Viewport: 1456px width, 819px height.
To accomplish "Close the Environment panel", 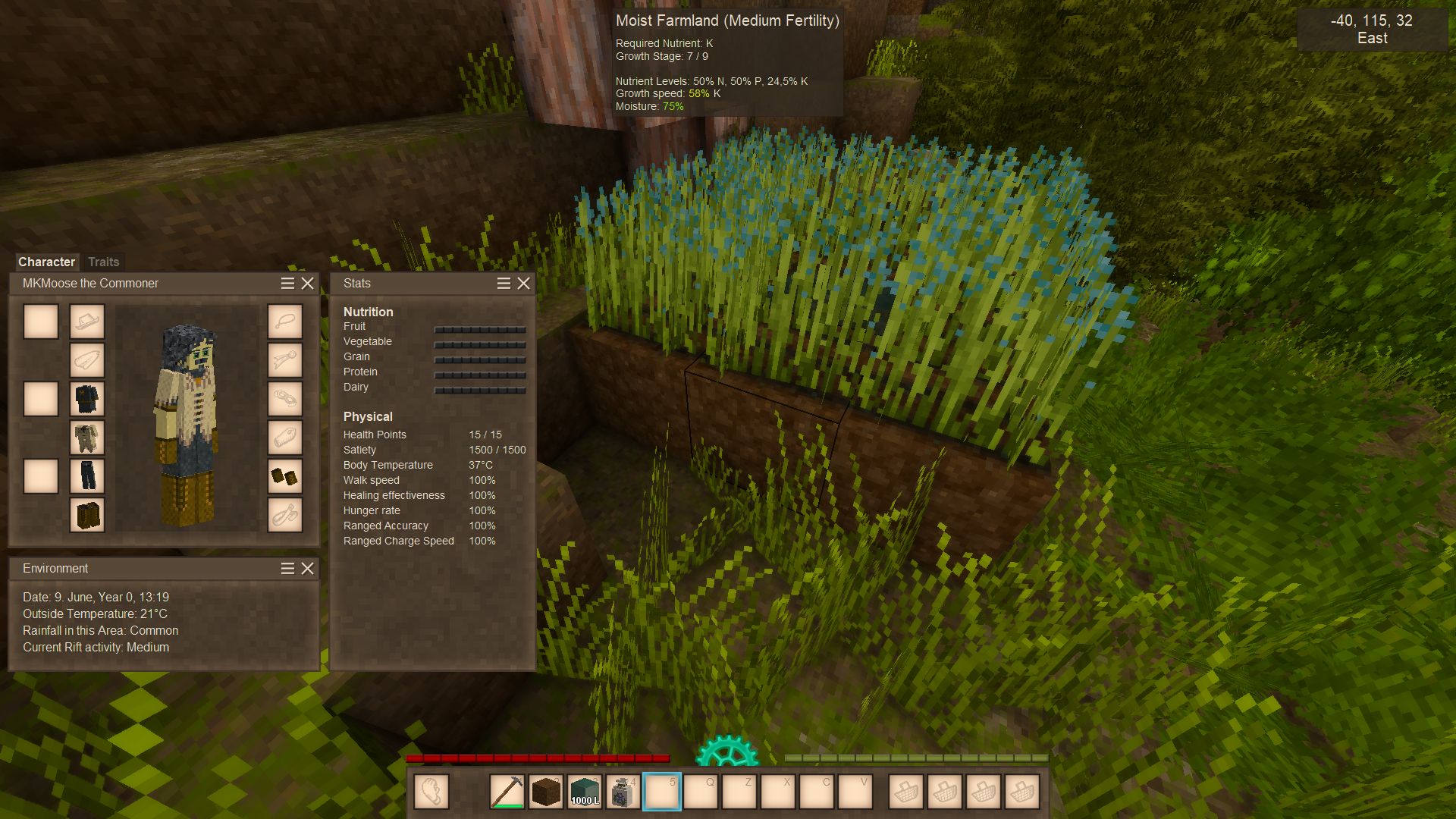I will (x=307, y=568).
